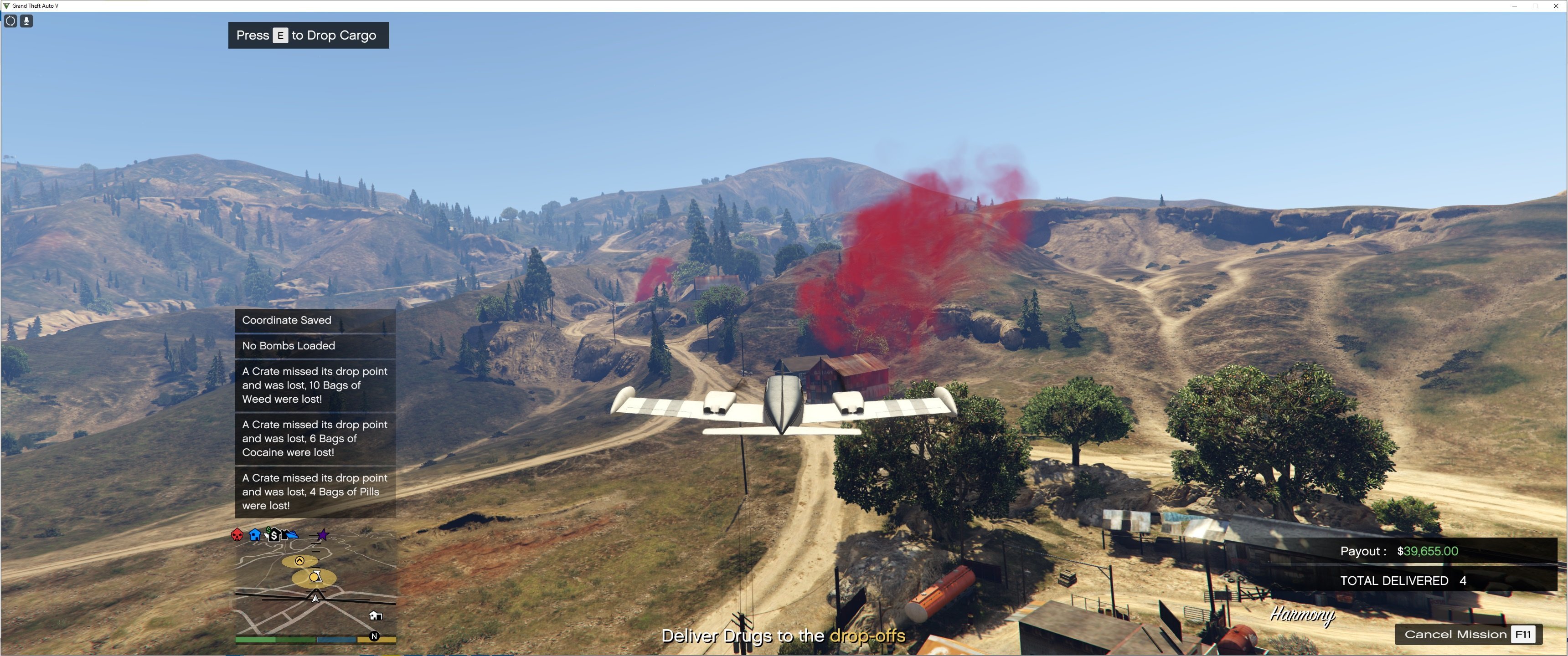Viewport: 1568px width, 656px height.
Task: Select the blue house blip on minimap
Action: pyautogui.click(x=254, y=535)
